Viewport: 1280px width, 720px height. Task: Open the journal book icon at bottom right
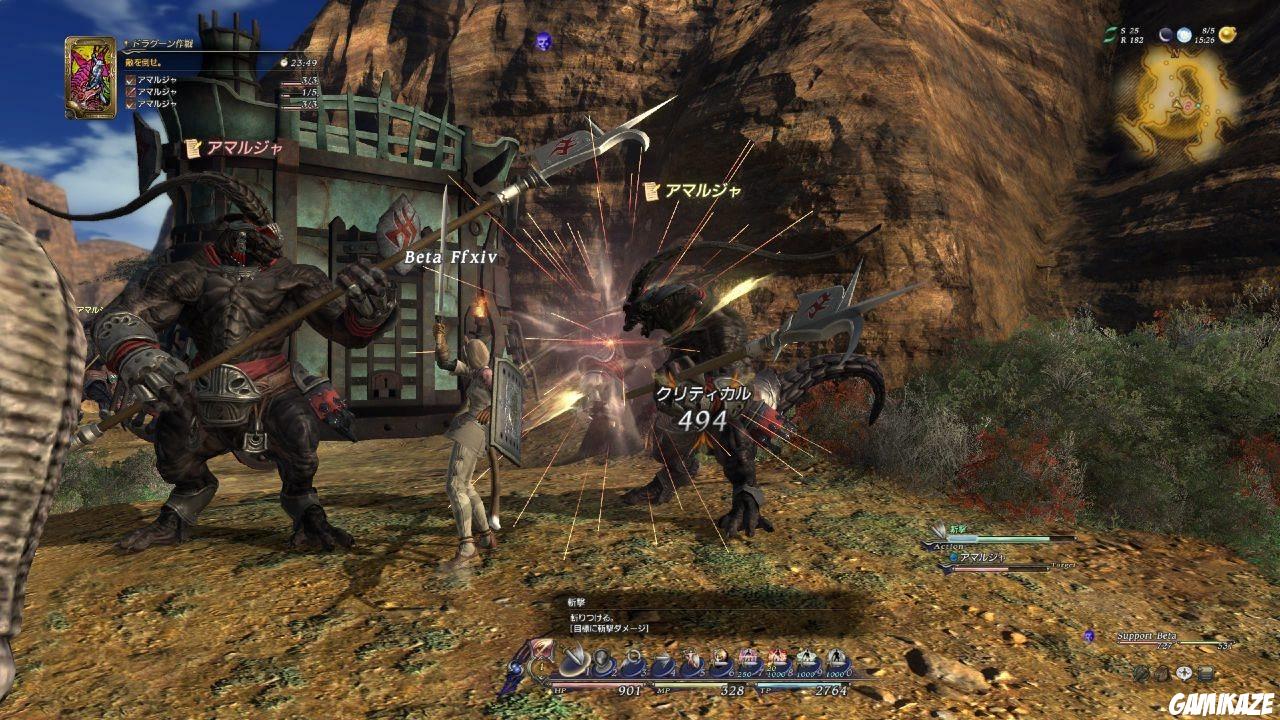pyautogui.click(x=1205, y=673)
